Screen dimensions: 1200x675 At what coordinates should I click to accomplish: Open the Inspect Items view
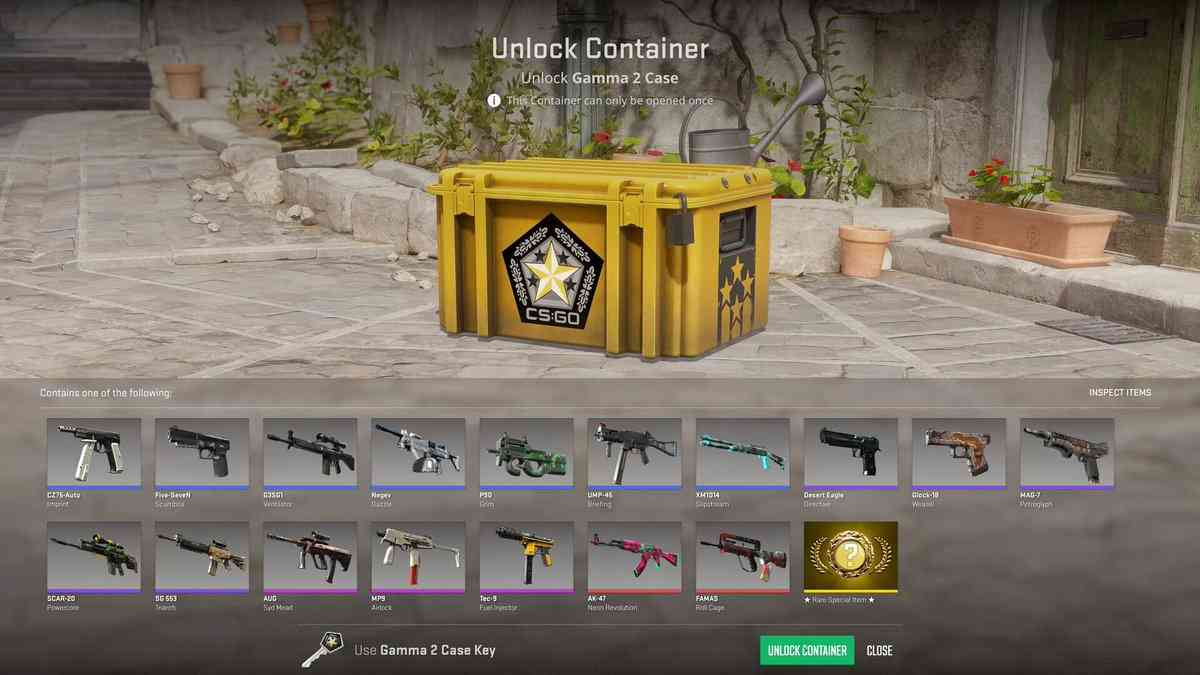tap(1120, 393)
